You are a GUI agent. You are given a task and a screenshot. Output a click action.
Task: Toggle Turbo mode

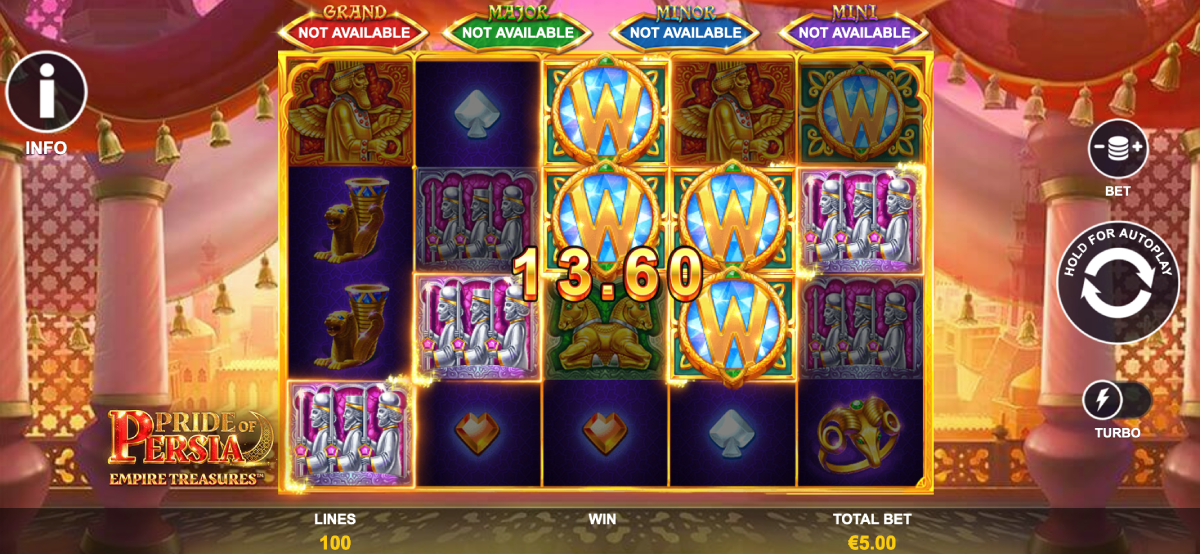click(1117, 401)
